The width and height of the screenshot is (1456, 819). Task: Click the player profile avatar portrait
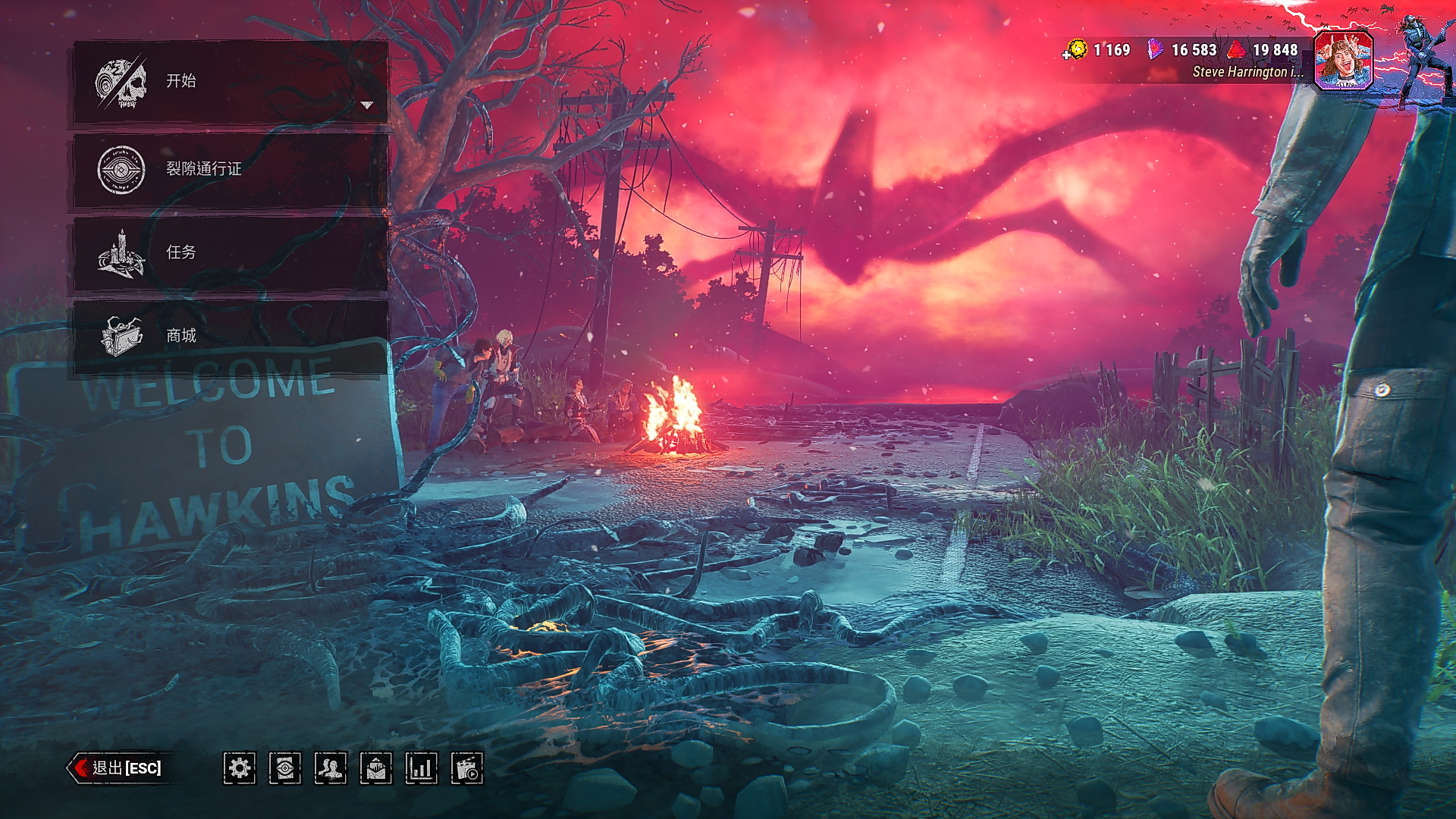point(1343,61)
